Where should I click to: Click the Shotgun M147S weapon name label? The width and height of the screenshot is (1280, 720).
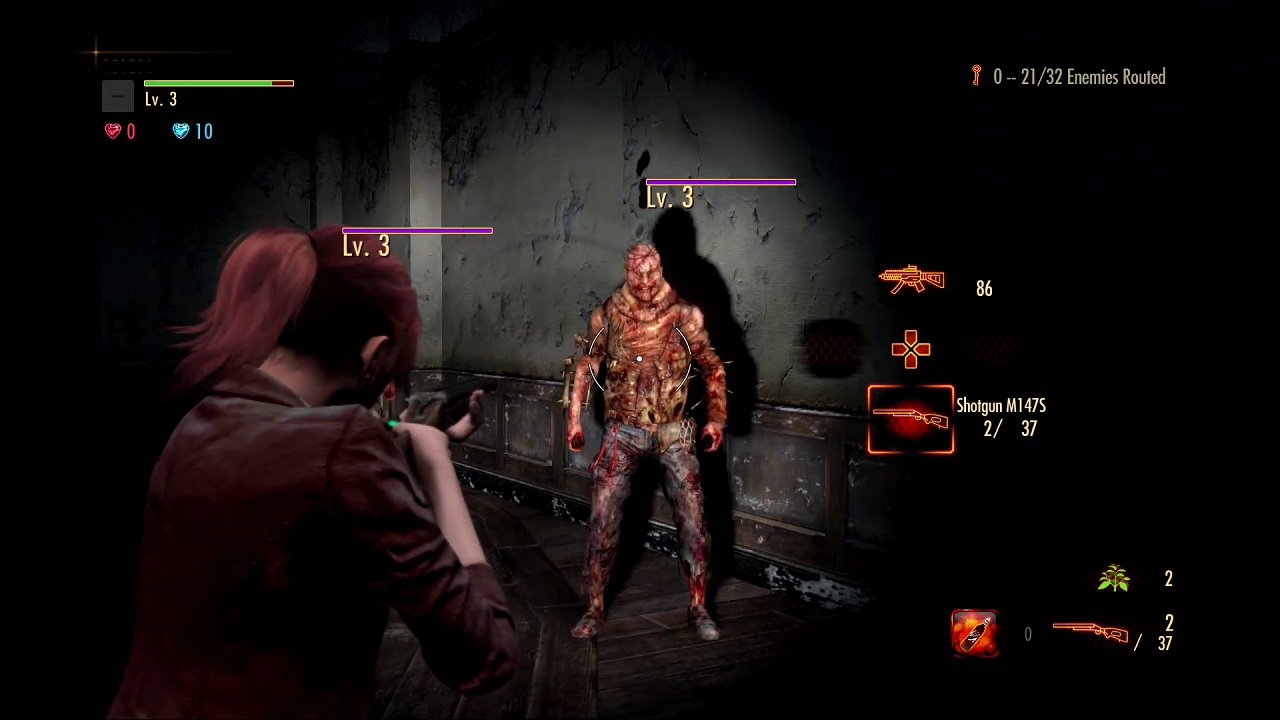pos(1001,405)
